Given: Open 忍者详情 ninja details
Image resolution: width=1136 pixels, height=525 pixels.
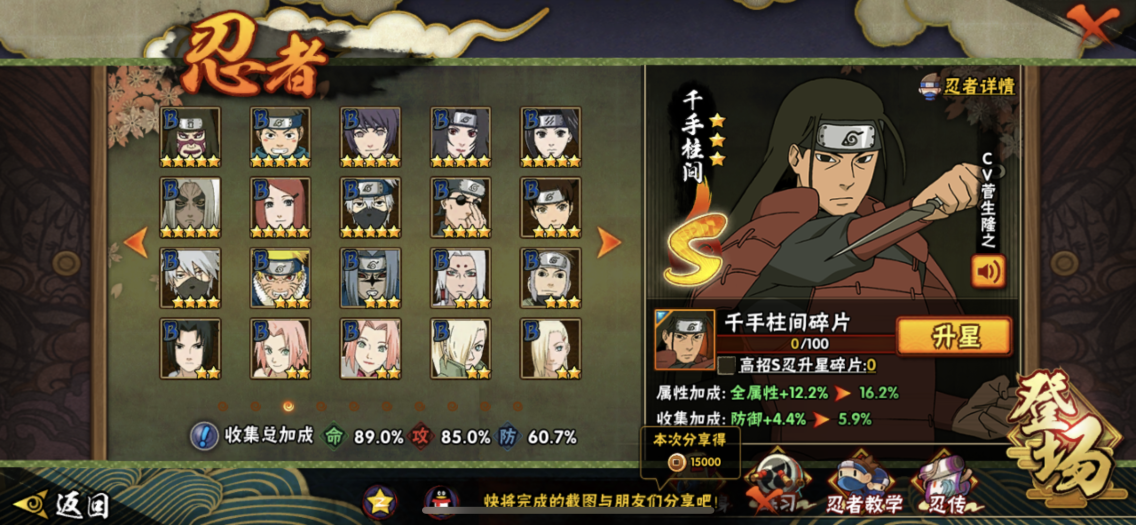Looking at the screenshot, I should pos(967,86).
